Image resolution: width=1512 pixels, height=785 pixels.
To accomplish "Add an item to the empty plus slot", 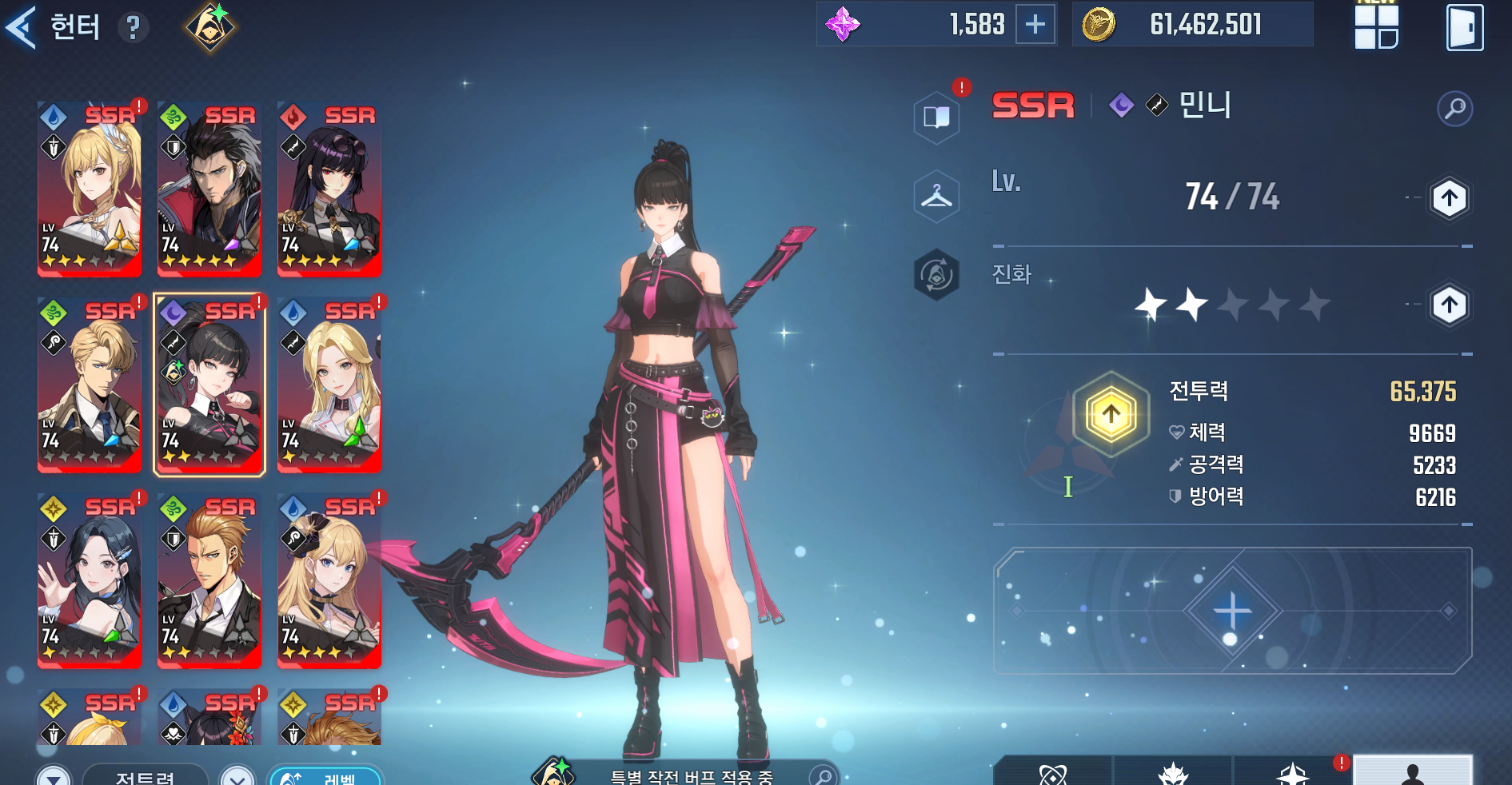I will (x=1232, y=611).
